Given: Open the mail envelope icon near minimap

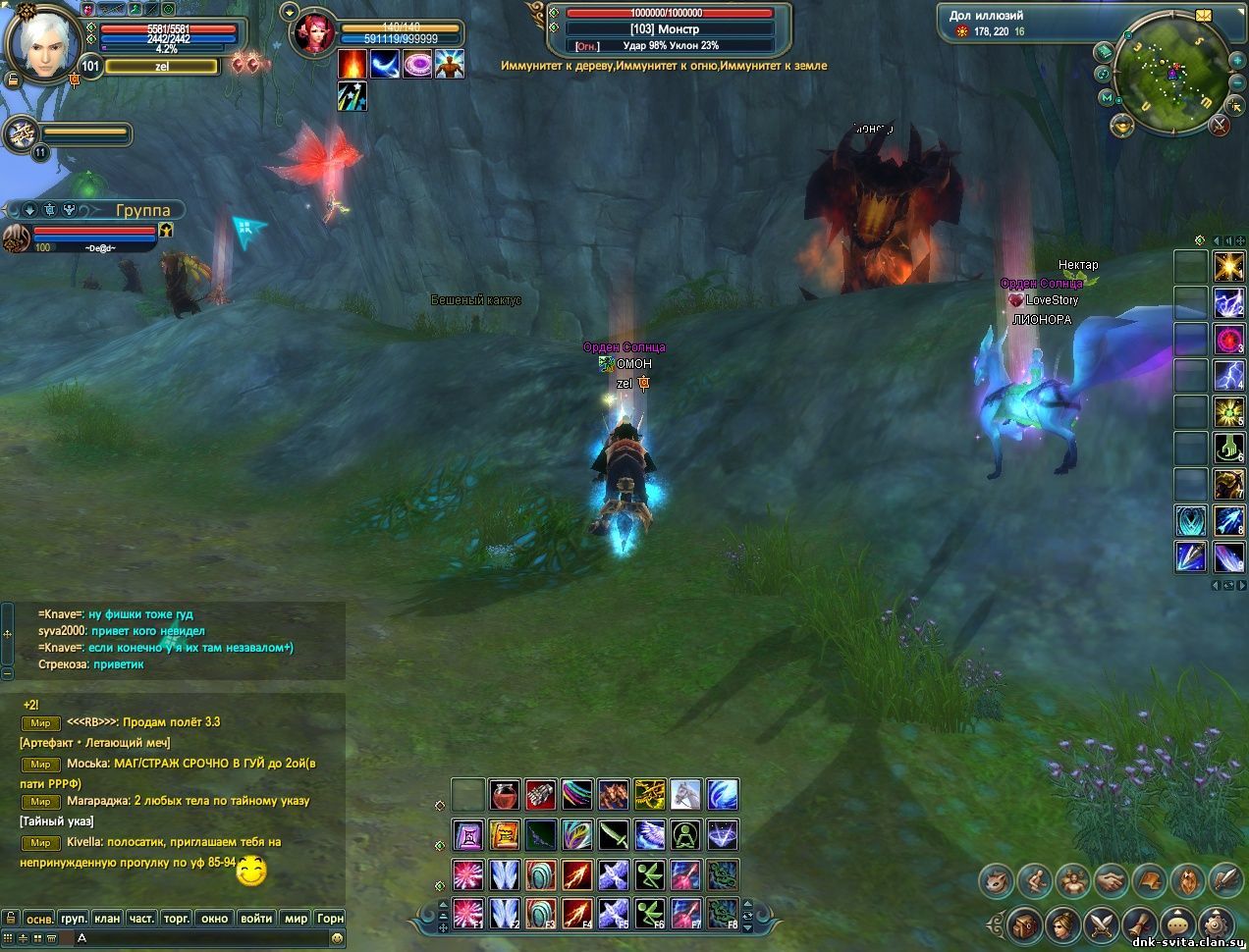Looking at the screenshot, I should [1205, 15].
